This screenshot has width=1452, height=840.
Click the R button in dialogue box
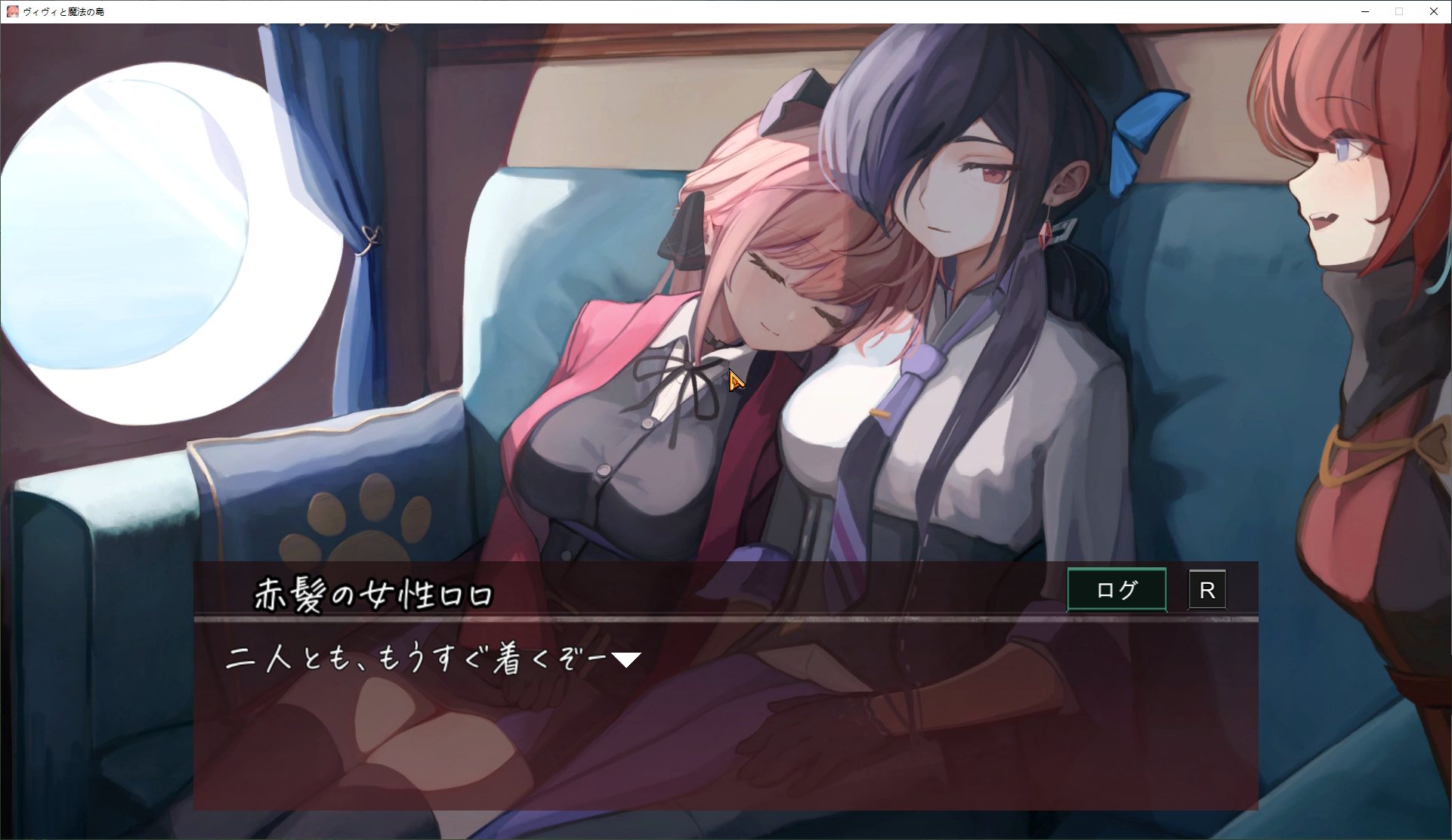pyautogui.click(x=1206, y=590)
